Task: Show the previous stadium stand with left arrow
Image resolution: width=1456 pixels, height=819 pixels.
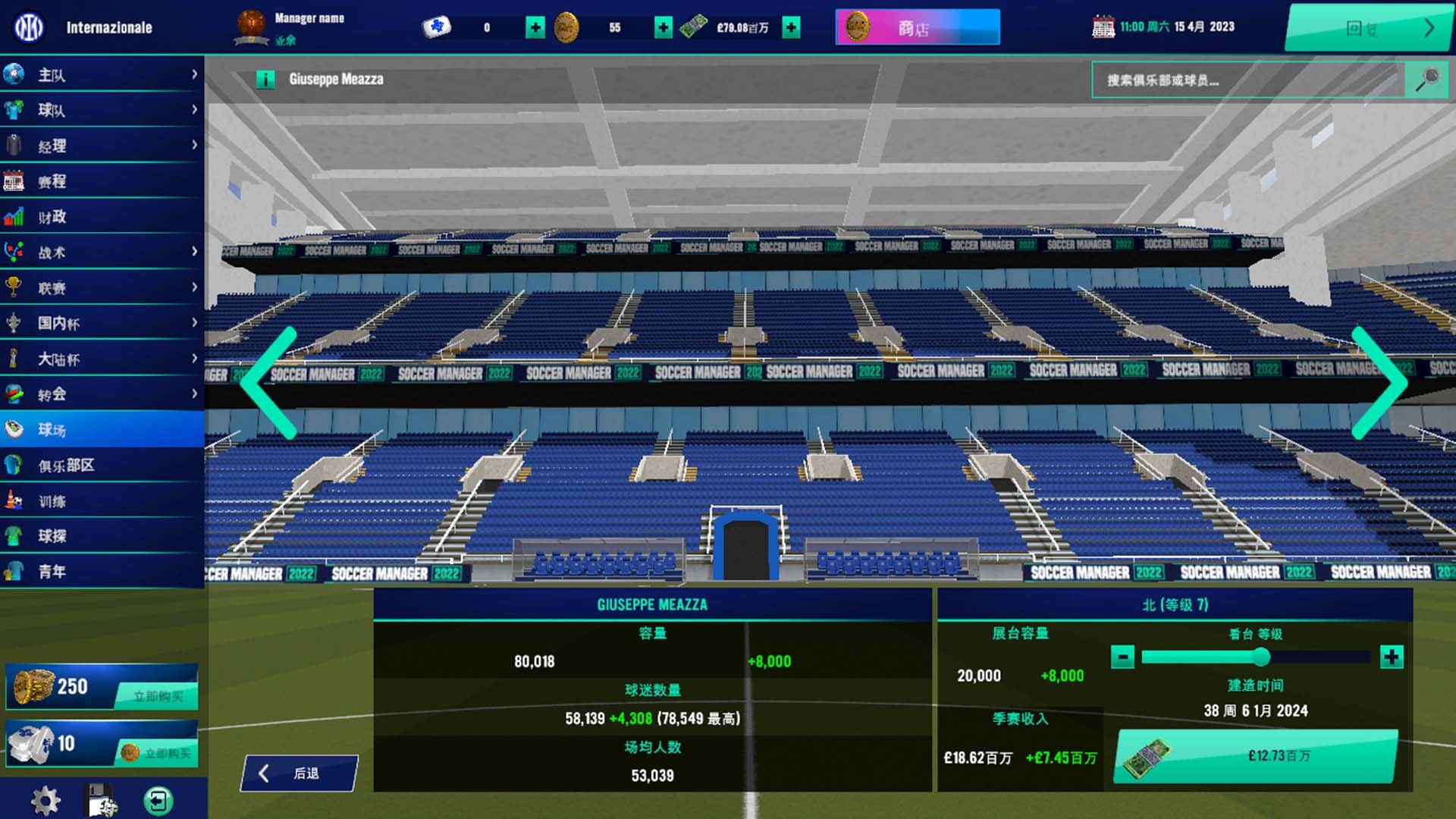Action: pyautogui.click(x=268, y=383)
